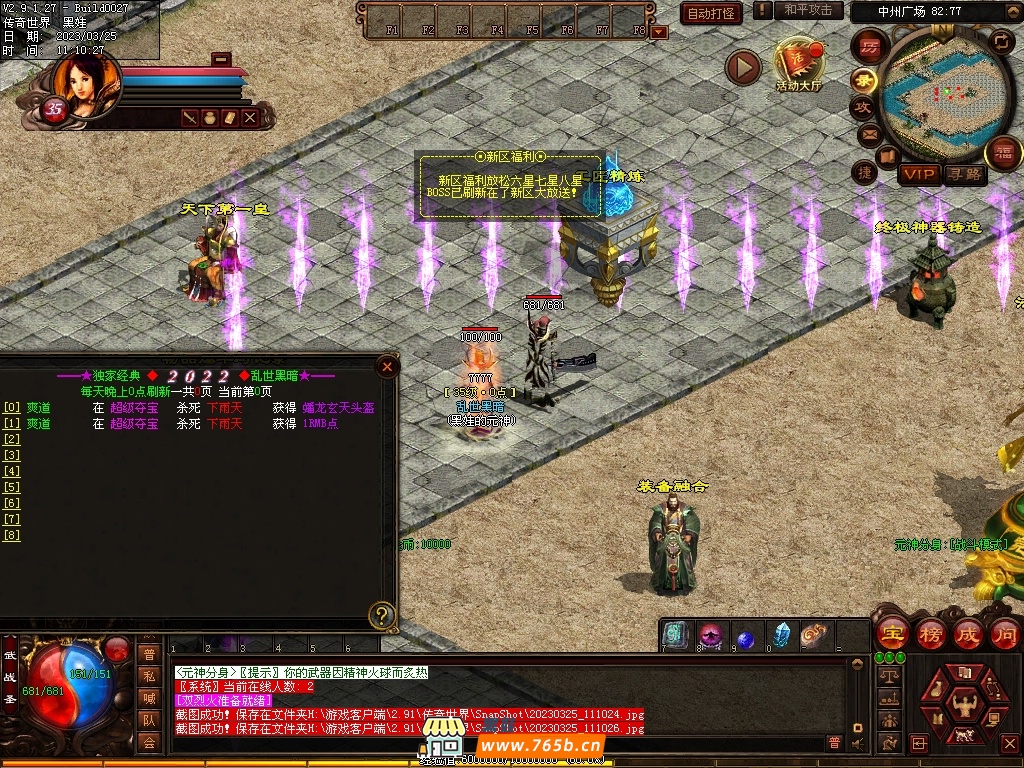
Task: Toggle 自动打怪 auto-fight button
Action: click(x=711, y=13)
